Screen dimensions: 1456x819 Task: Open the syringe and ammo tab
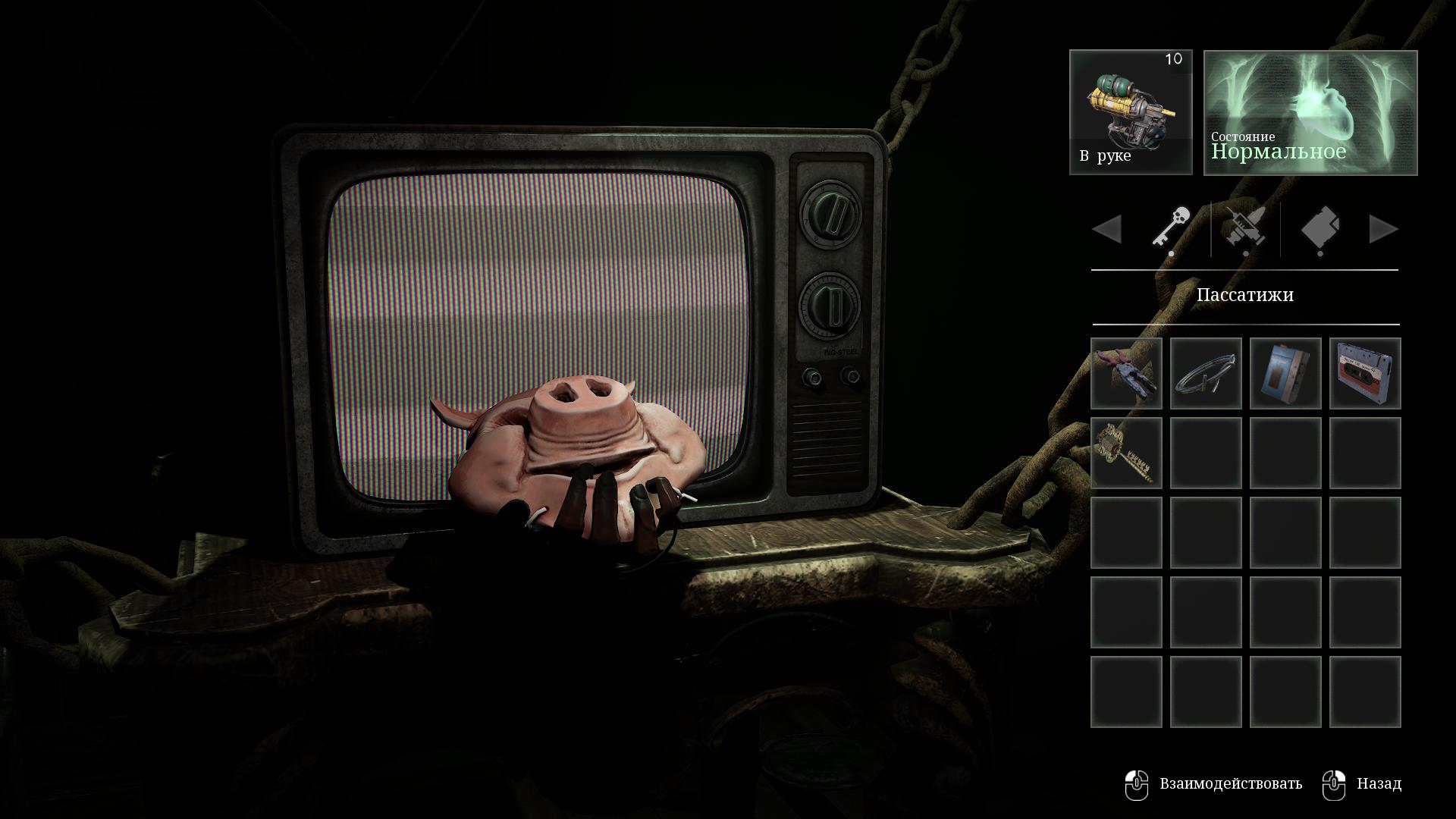pyautogui.click(x=1245, y=228)
